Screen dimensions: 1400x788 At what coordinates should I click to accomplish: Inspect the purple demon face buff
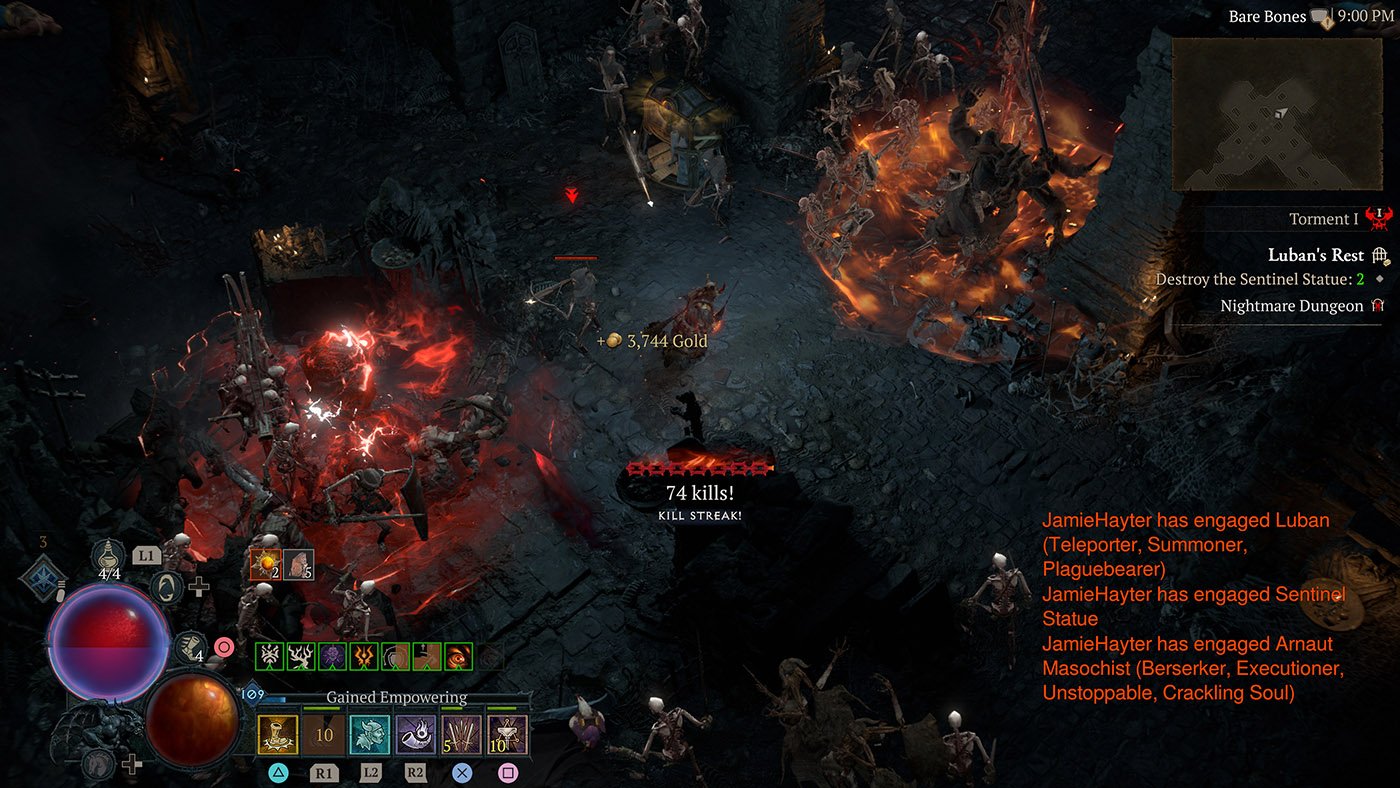point(332,656)
